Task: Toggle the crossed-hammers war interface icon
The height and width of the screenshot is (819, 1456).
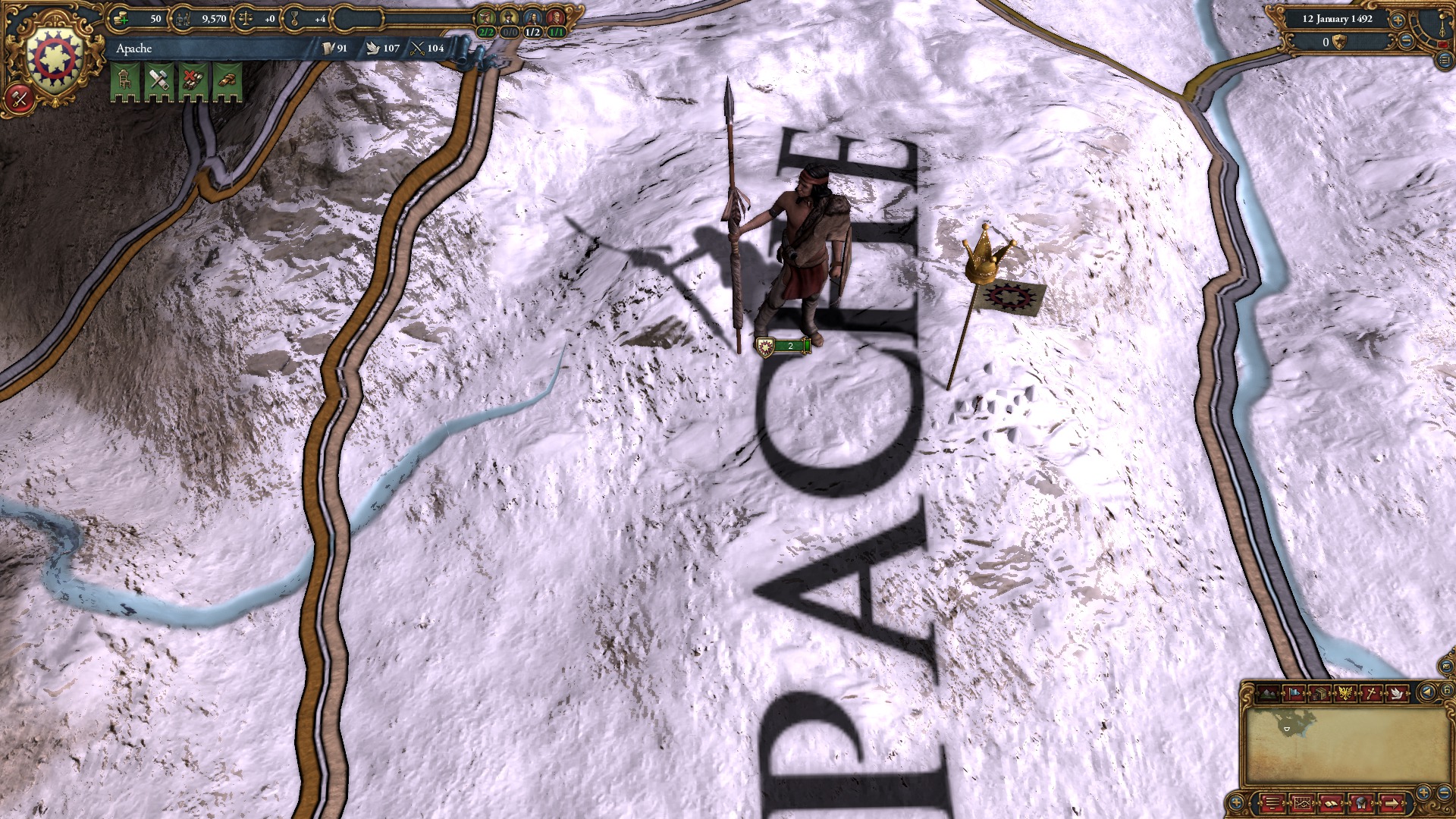Action: tap(20, 99)
